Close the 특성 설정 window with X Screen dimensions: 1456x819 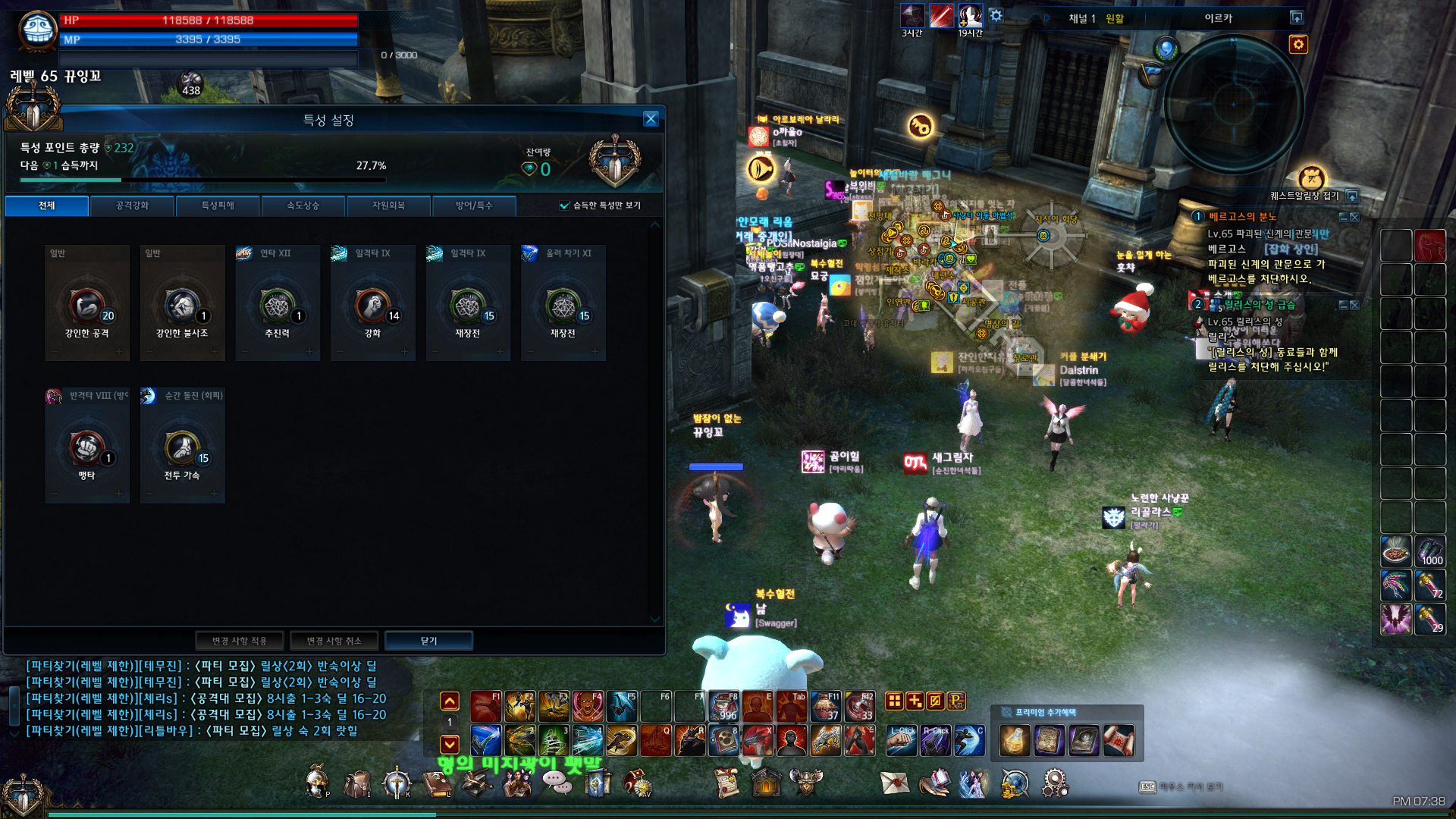[x=651, y=119]
